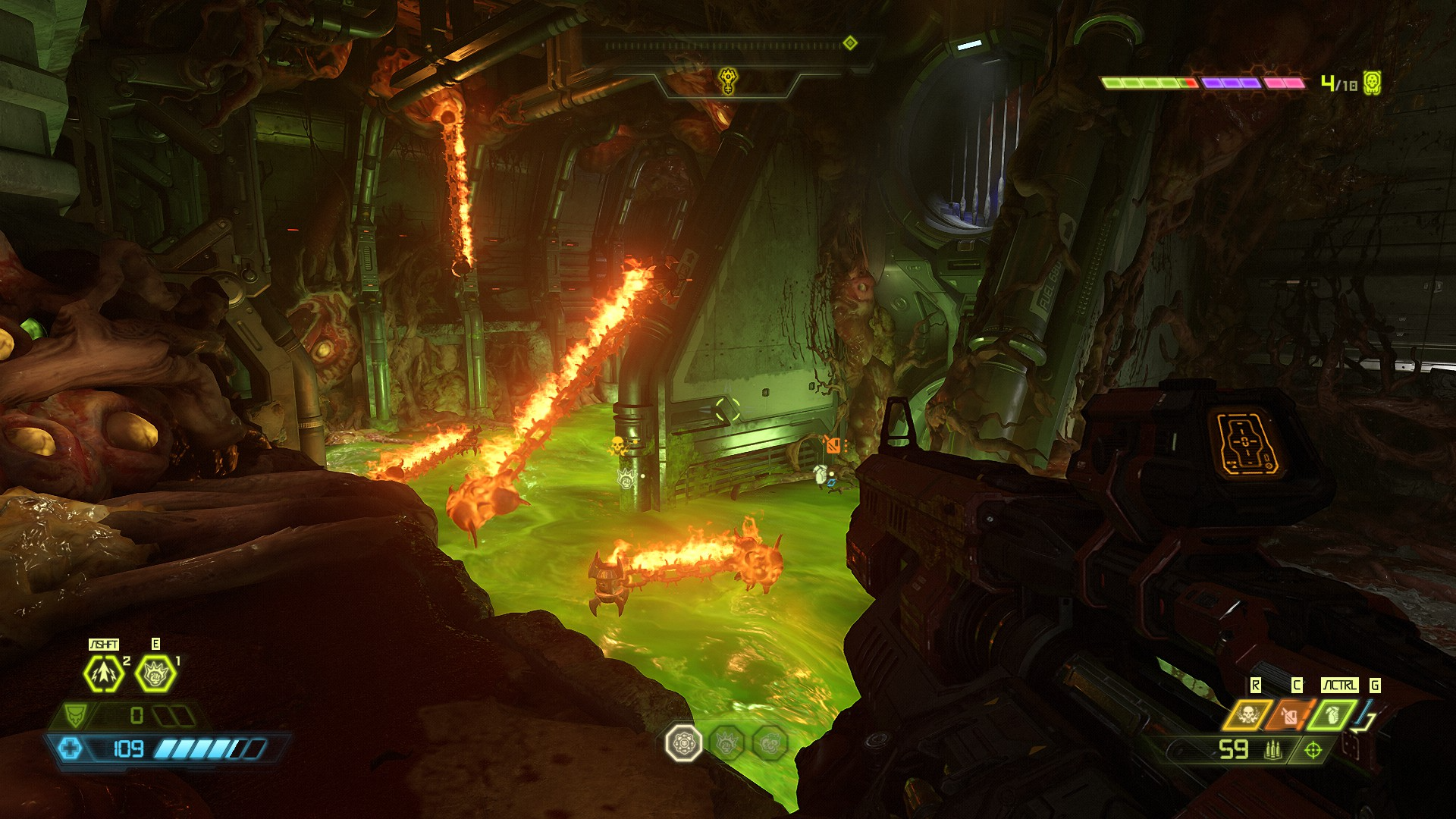Click the green demon skull counter icon

[x=1372, y=83]
